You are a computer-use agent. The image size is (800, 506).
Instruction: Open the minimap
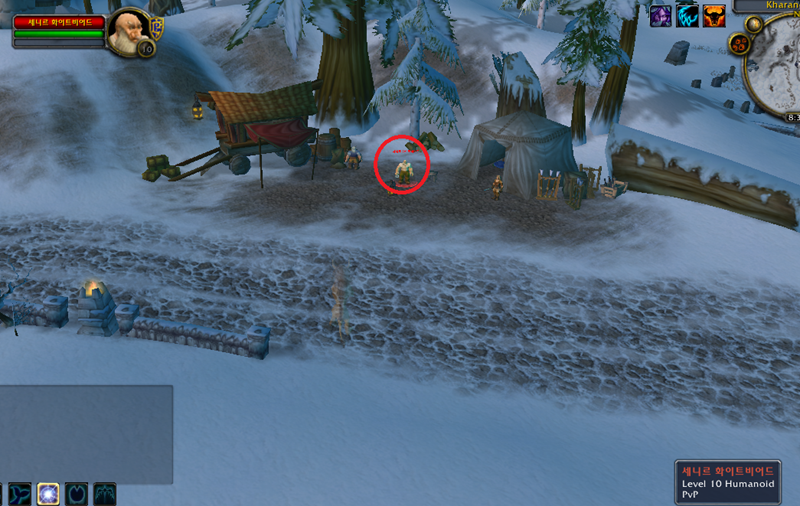778,70
